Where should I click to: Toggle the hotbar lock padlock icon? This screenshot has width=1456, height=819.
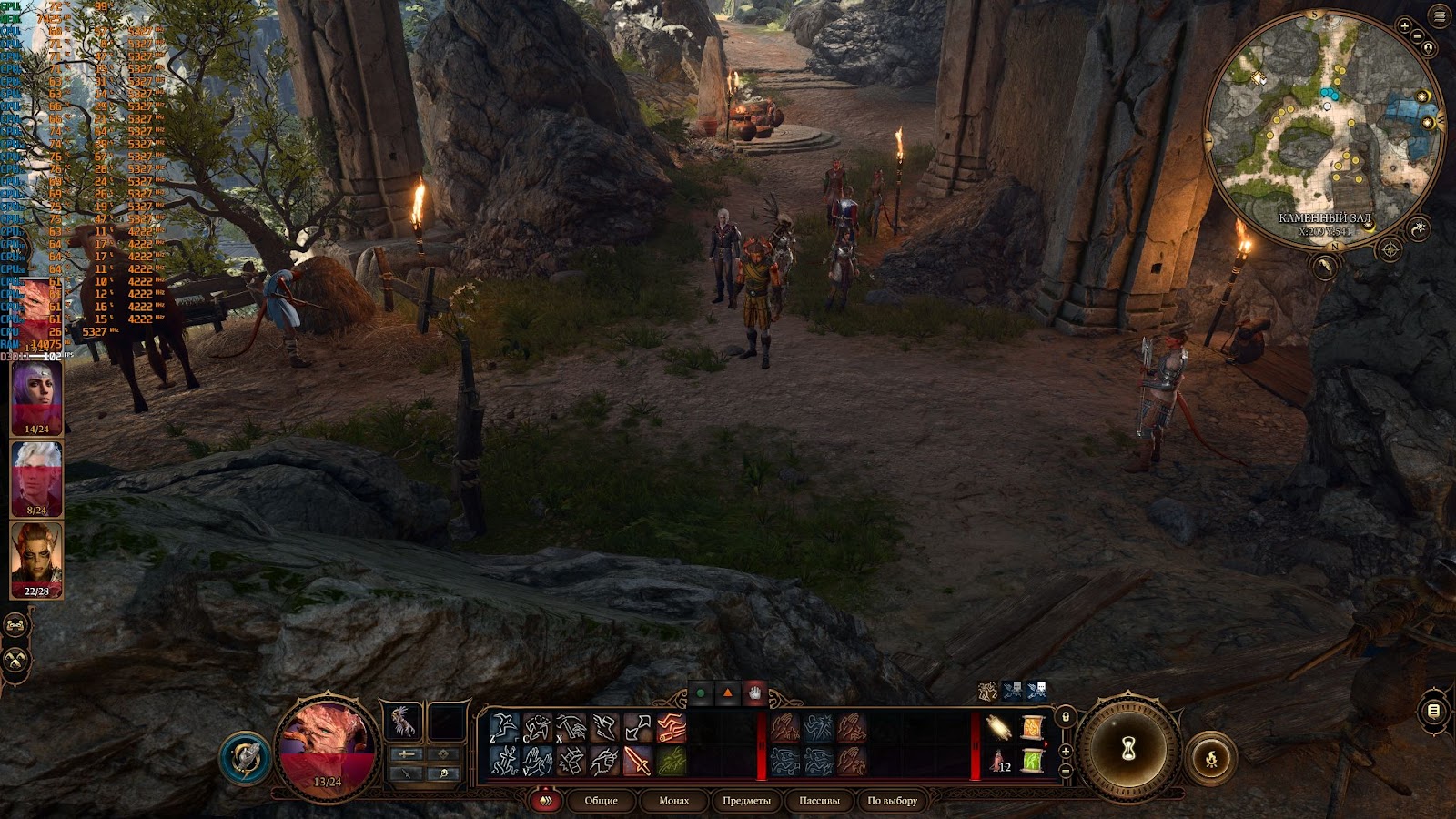(1065, 717)
